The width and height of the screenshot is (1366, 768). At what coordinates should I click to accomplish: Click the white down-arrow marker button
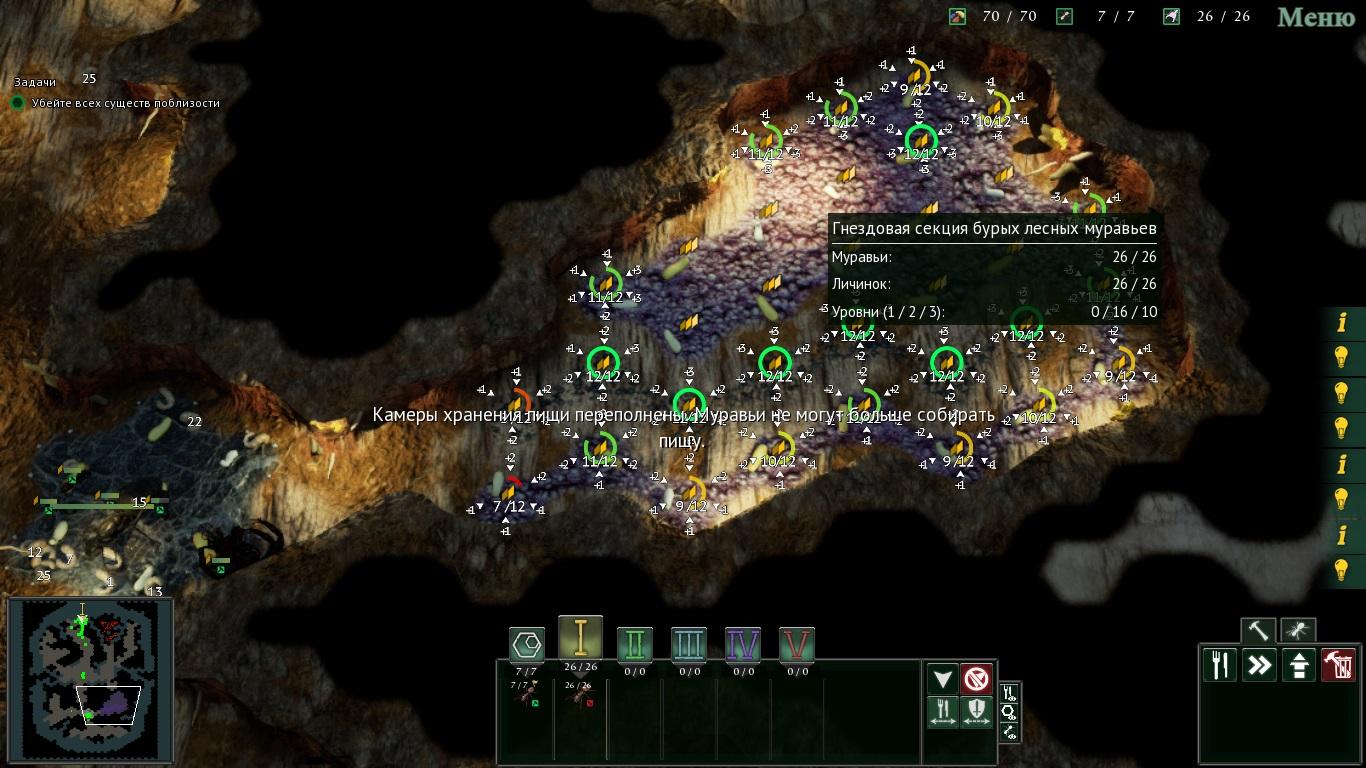click(x=943, y=679)
